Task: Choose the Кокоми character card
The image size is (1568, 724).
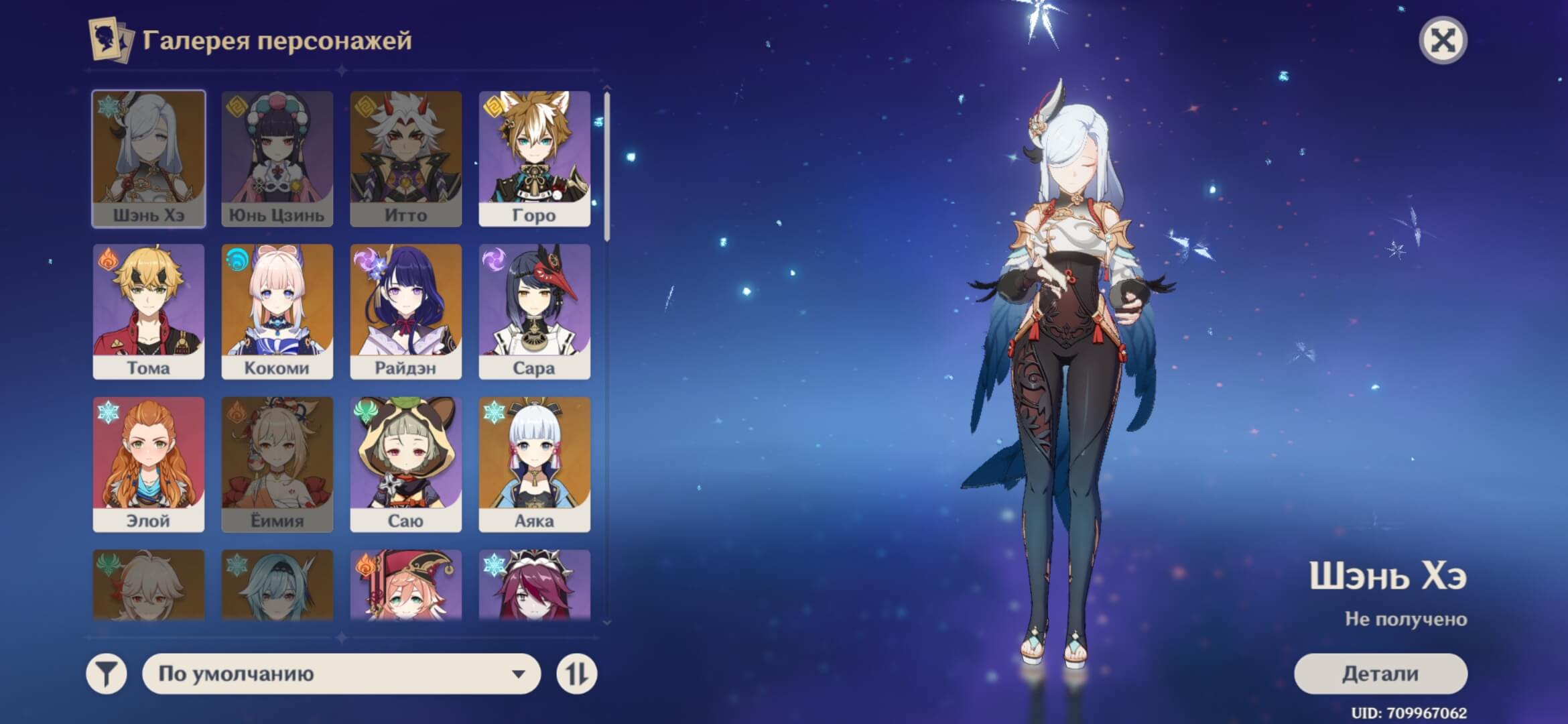Action: 277,312
